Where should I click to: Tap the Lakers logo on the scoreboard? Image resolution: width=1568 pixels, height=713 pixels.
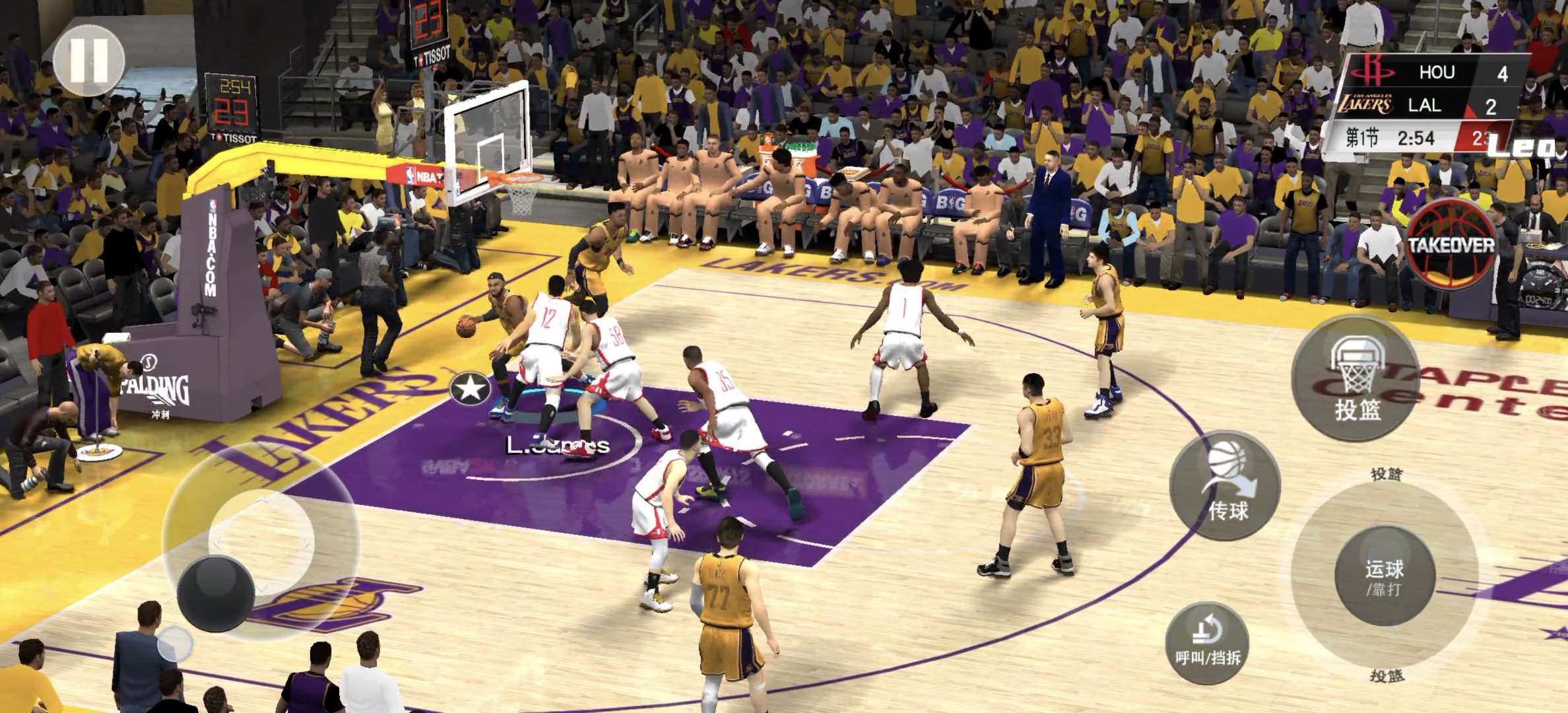point(1367,103)
